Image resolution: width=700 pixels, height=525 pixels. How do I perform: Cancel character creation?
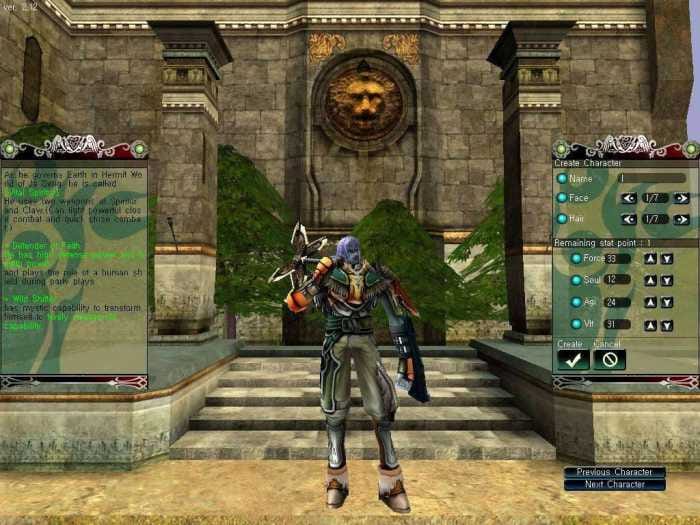point(609,360)
